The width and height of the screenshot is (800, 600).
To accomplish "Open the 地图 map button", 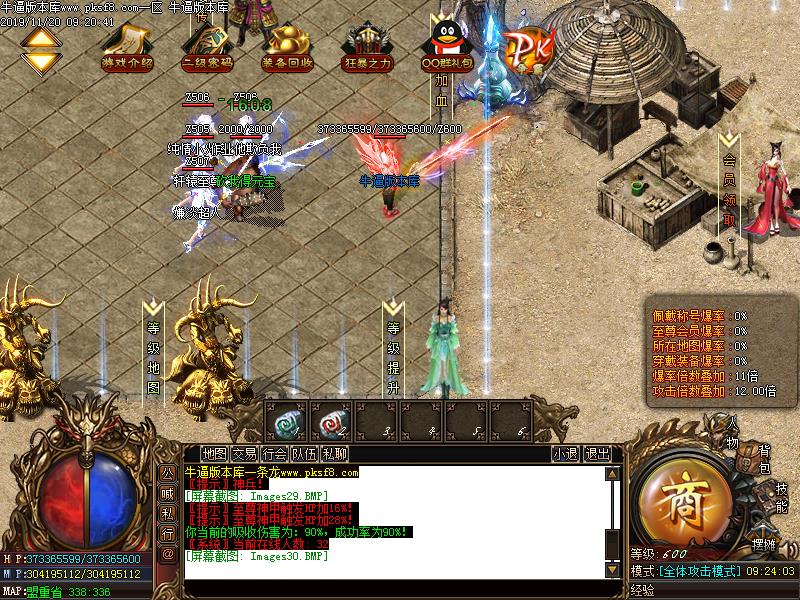I will [x=214, y=453].
